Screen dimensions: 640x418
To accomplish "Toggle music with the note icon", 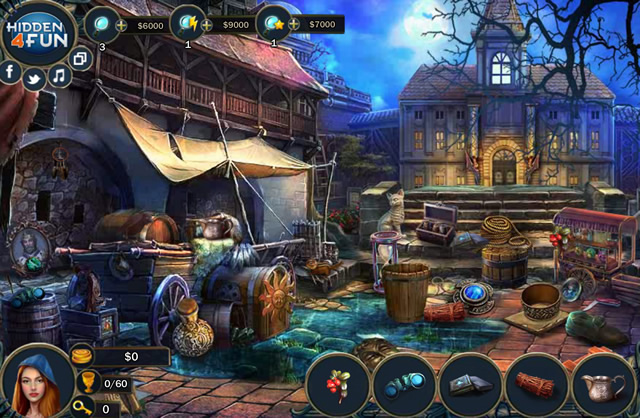I will (60, 75).
